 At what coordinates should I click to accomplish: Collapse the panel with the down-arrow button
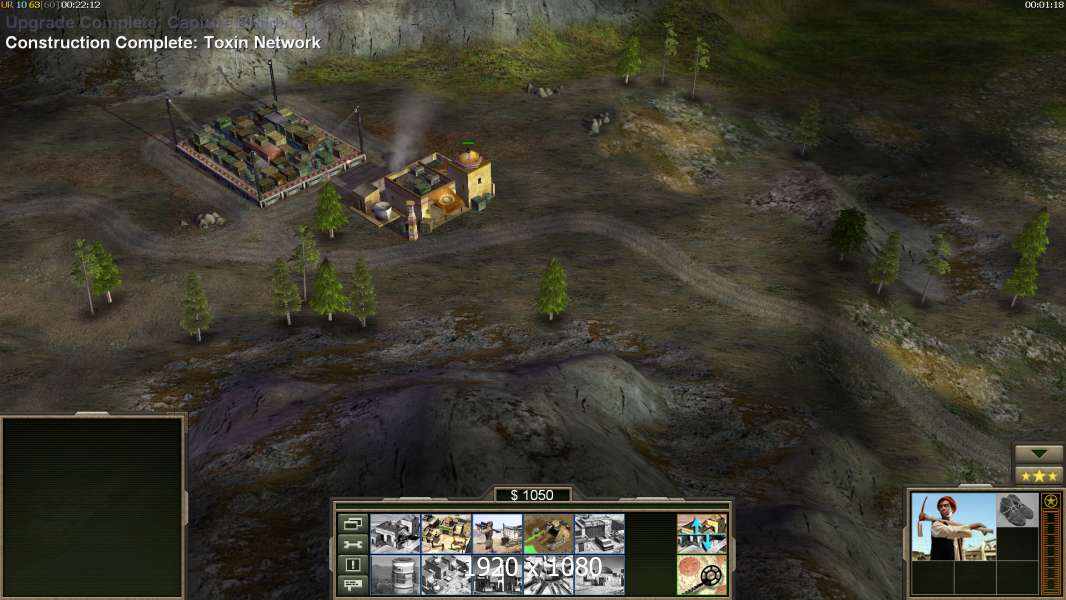[x=1038, y=454]
